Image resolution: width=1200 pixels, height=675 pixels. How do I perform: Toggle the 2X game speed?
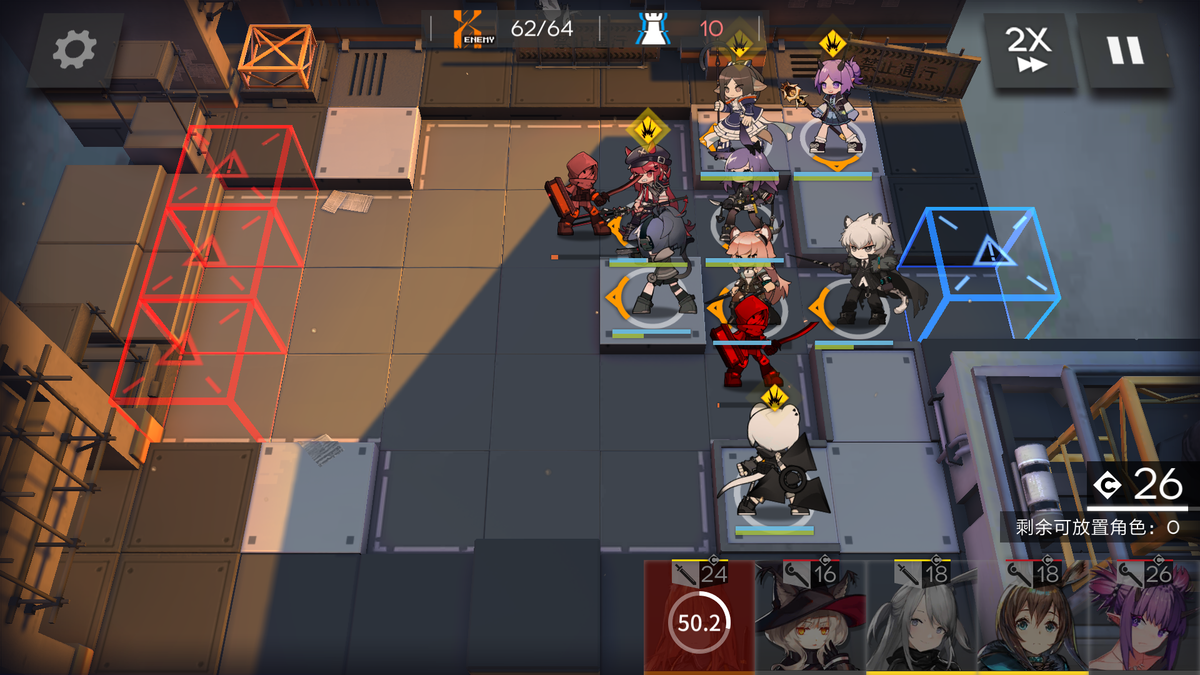pos(1027,49)
